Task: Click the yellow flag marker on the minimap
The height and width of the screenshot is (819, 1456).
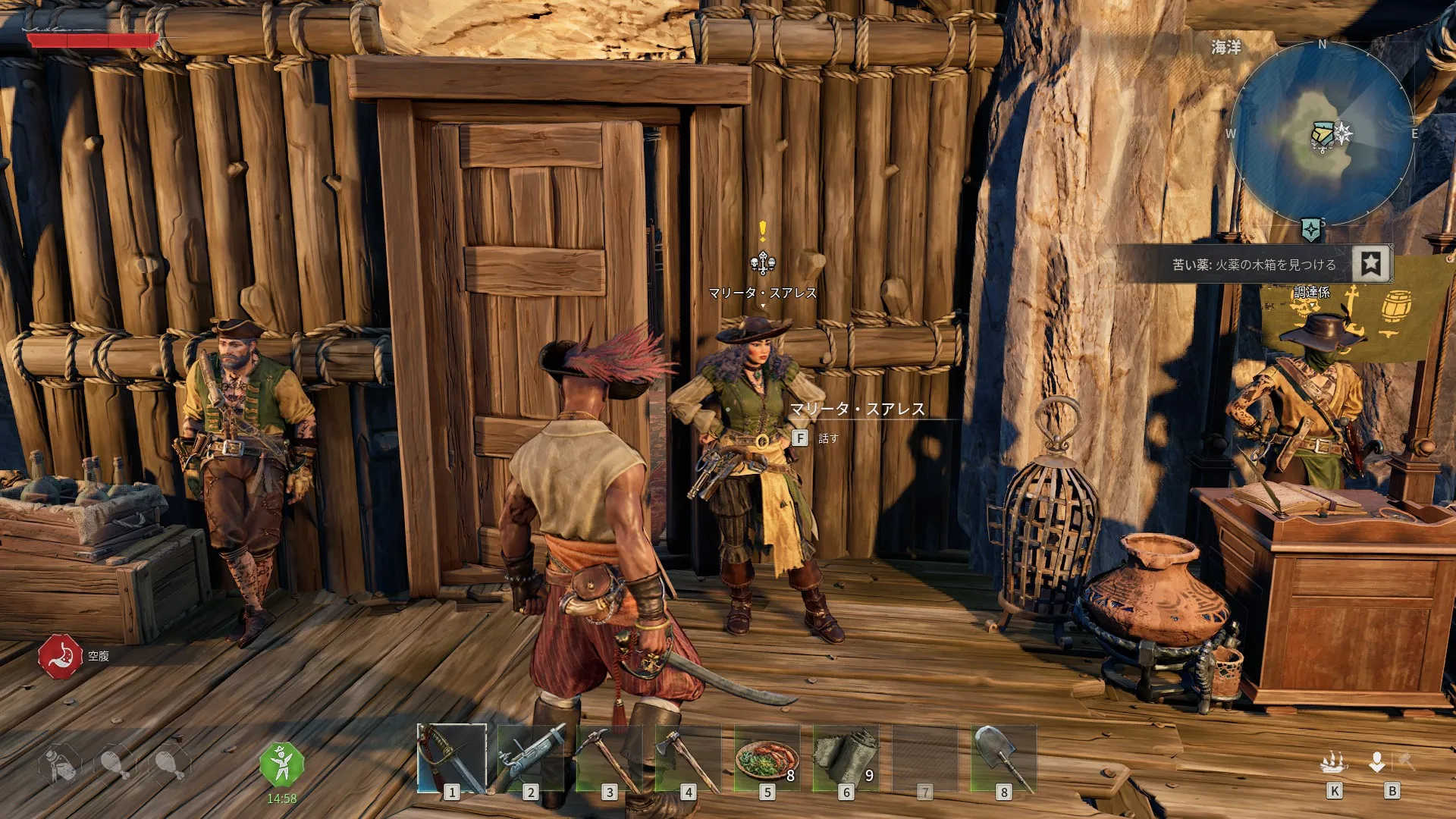Action: tap(1323, 134)
